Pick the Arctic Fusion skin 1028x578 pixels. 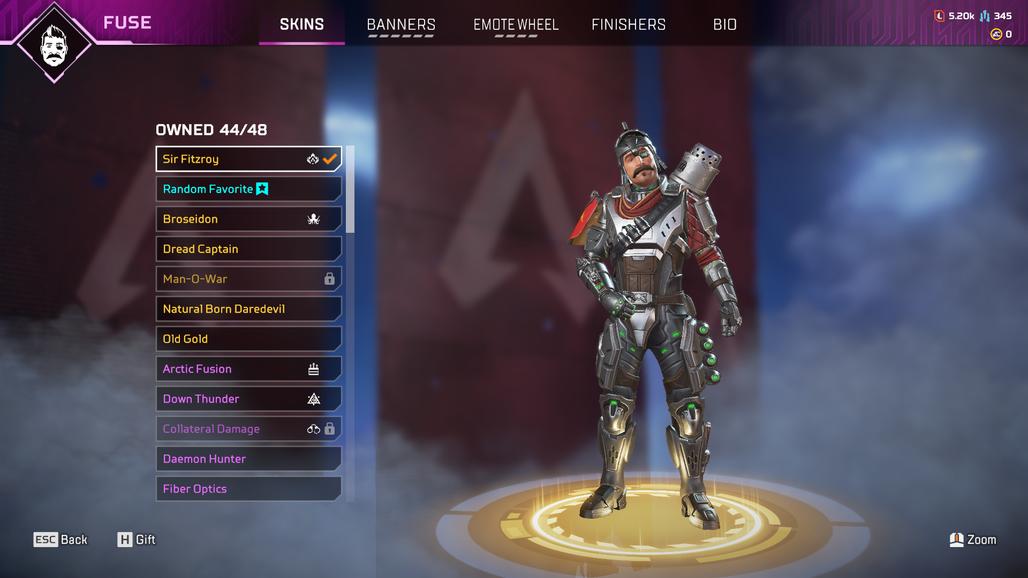248,369
